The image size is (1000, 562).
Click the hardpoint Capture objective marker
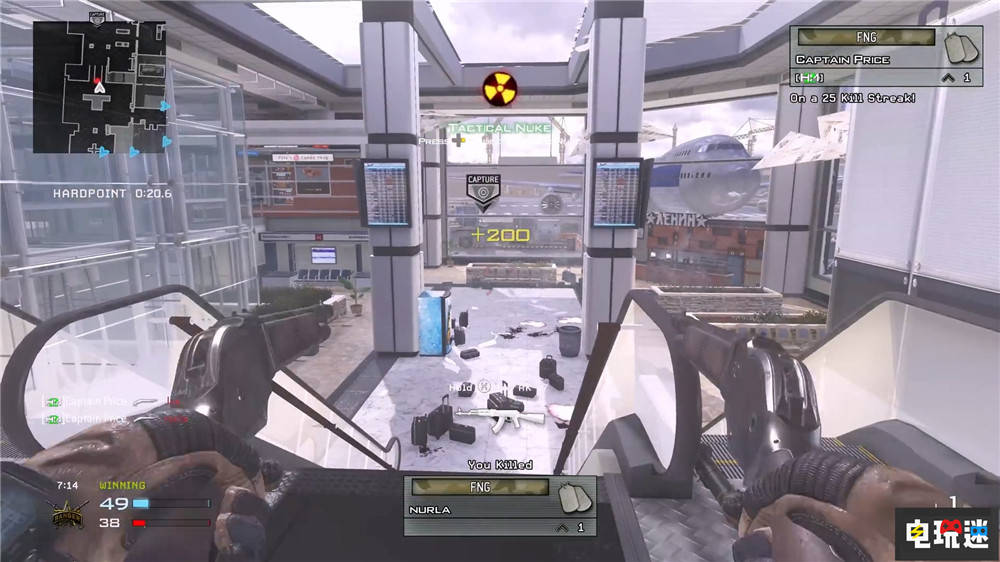click(x=483, y=192)
